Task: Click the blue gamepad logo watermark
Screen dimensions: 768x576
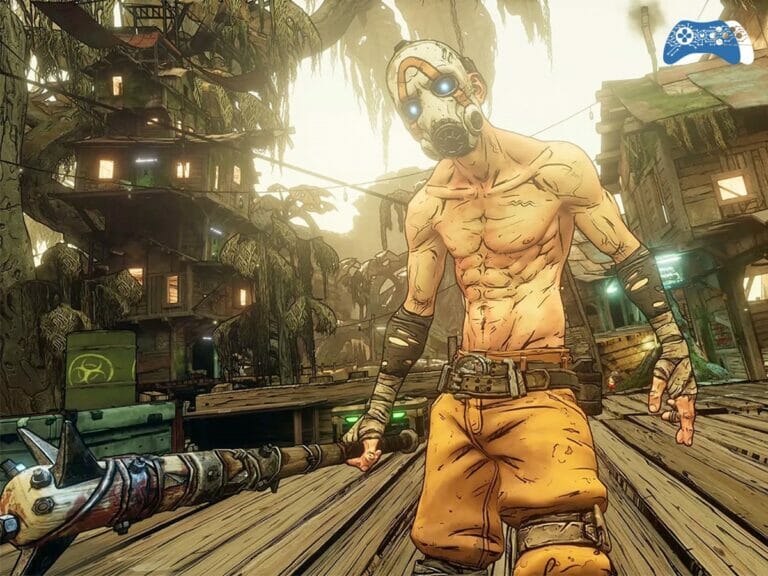Action: click(x=708, y=43)
